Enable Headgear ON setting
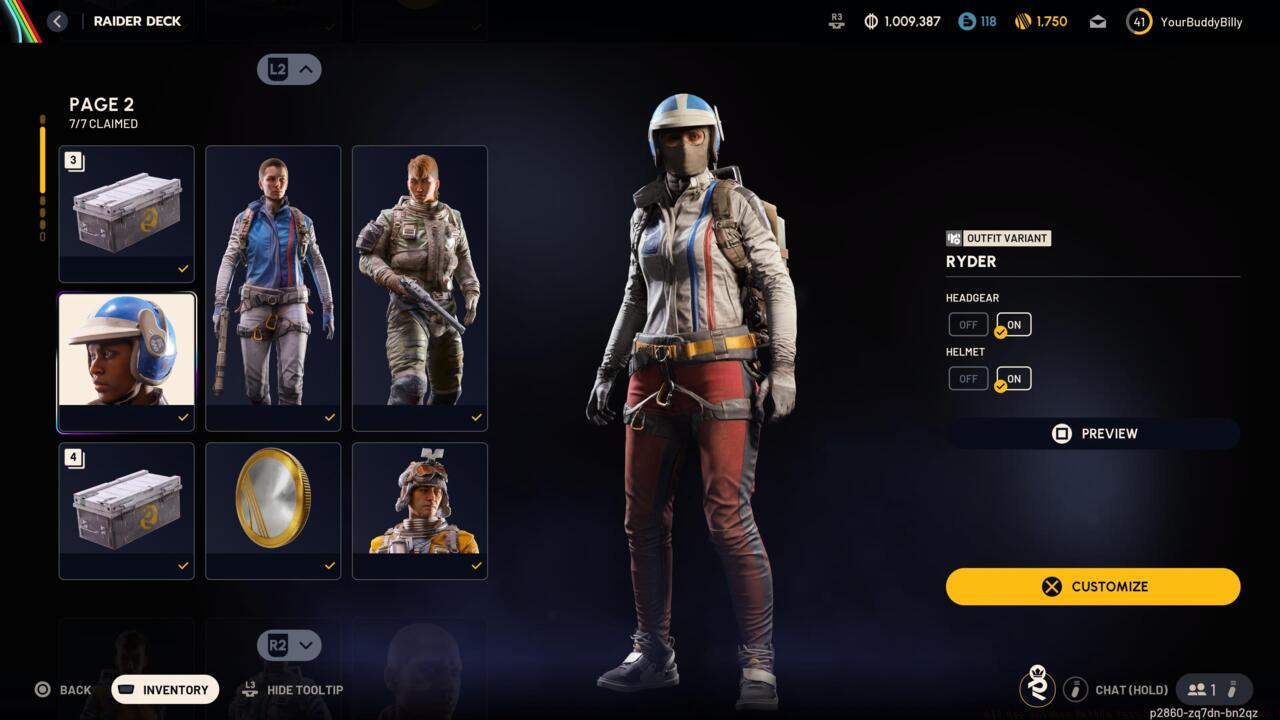 click(x=1012, y=324)
